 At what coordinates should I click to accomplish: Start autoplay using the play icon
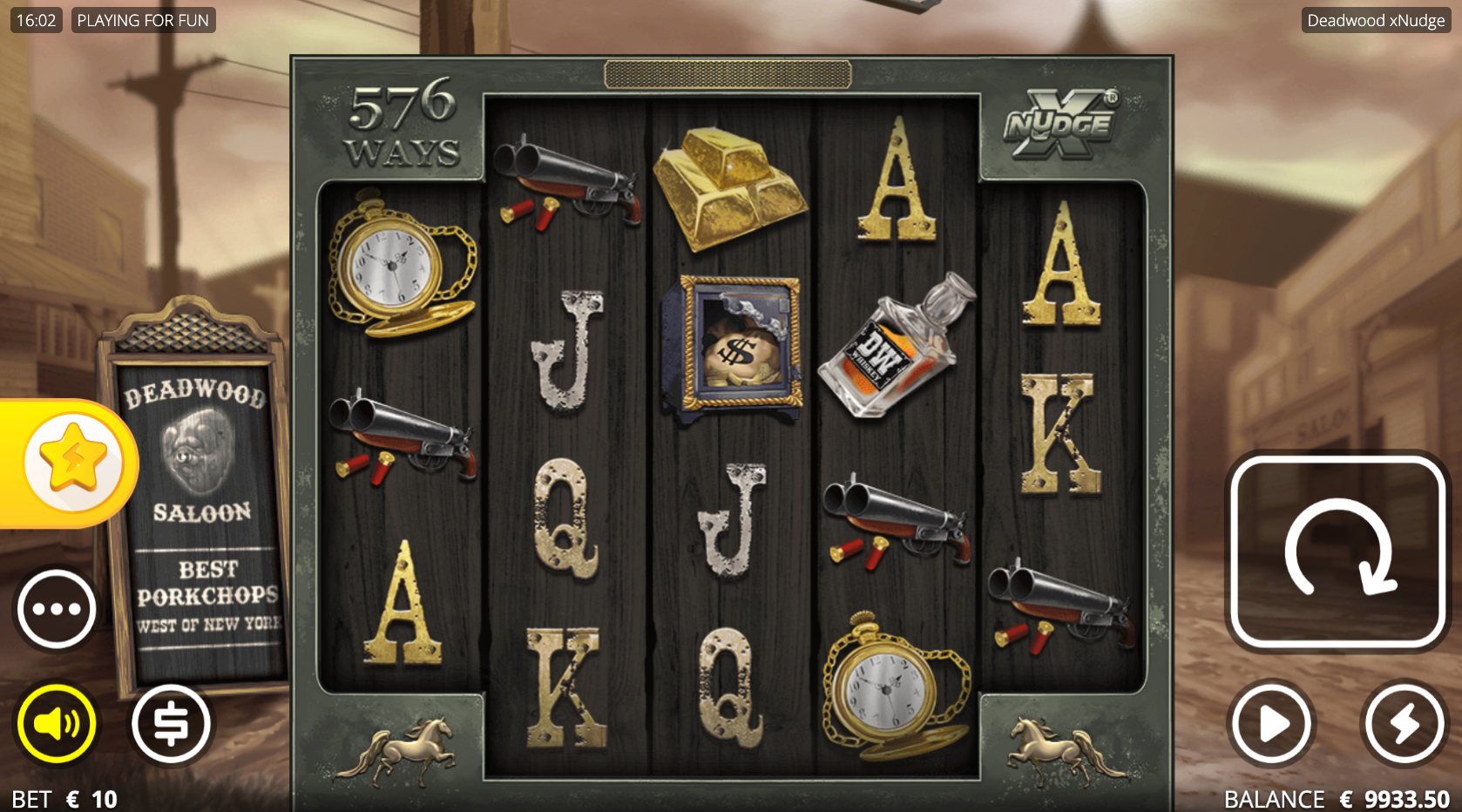coord(1269,723)
